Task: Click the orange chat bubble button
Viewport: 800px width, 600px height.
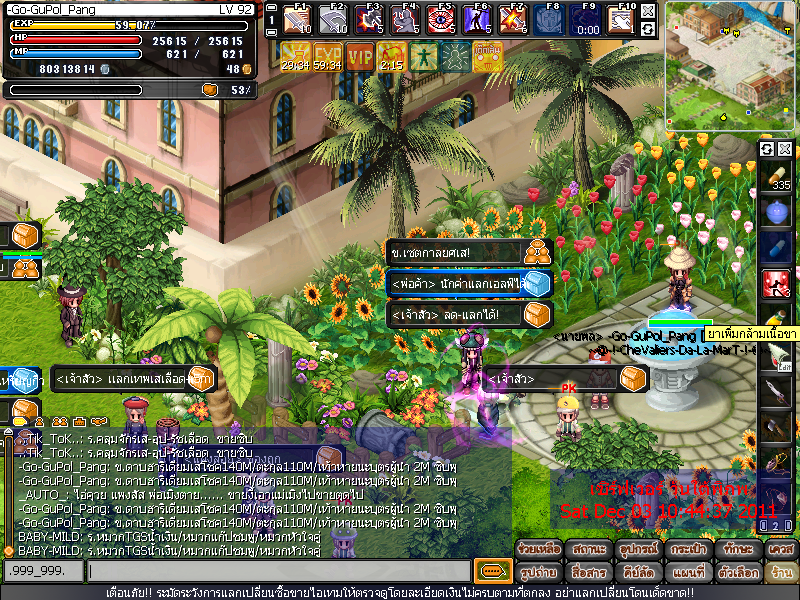Action: [492, 571]
